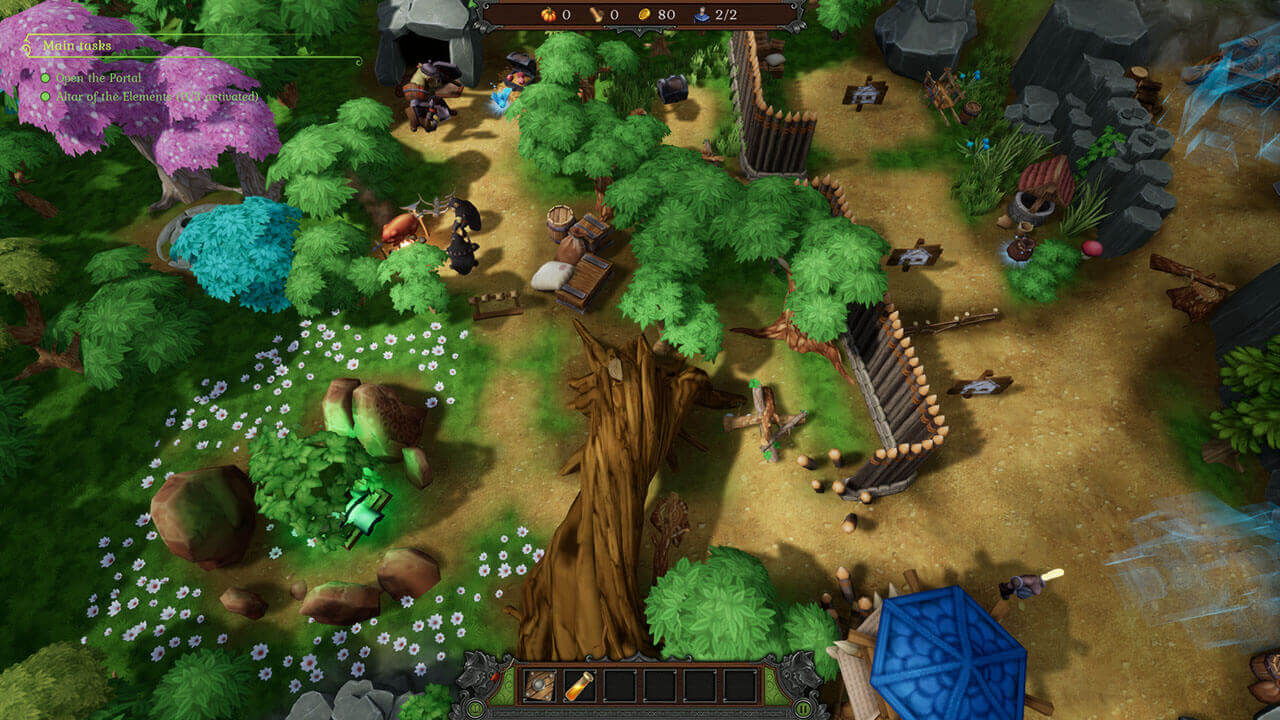Click the green pause button

point(803,709)
